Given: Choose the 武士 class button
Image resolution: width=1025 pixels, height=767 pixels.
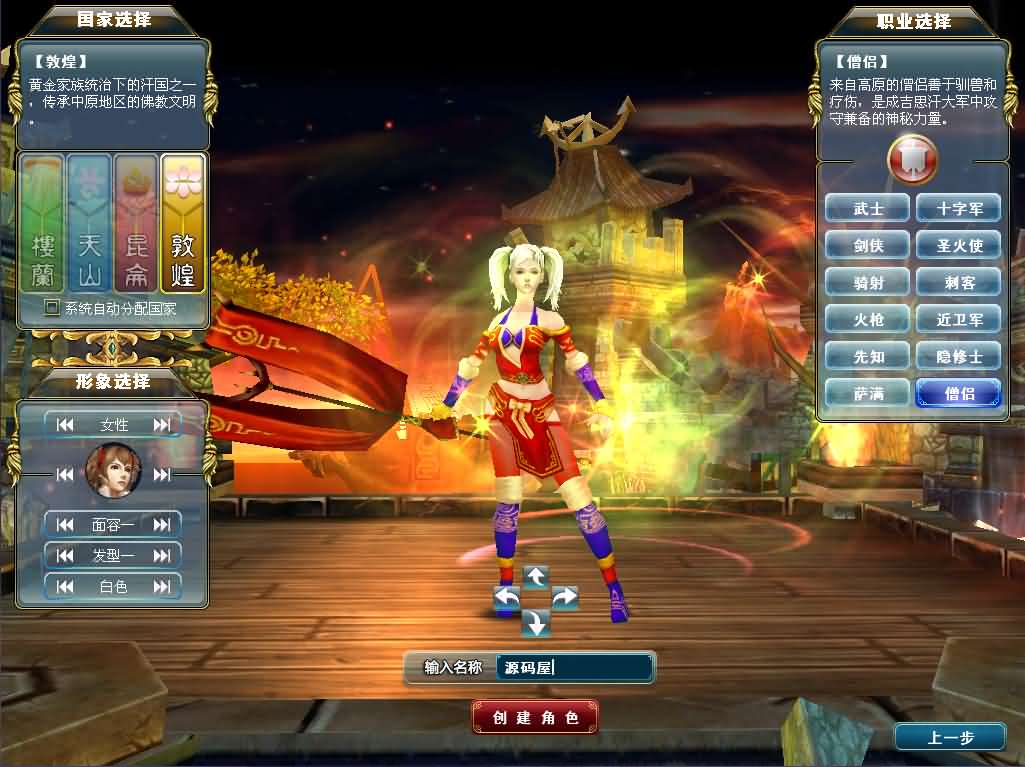Looking at the screenshot, I should click(x=868, y=208).
